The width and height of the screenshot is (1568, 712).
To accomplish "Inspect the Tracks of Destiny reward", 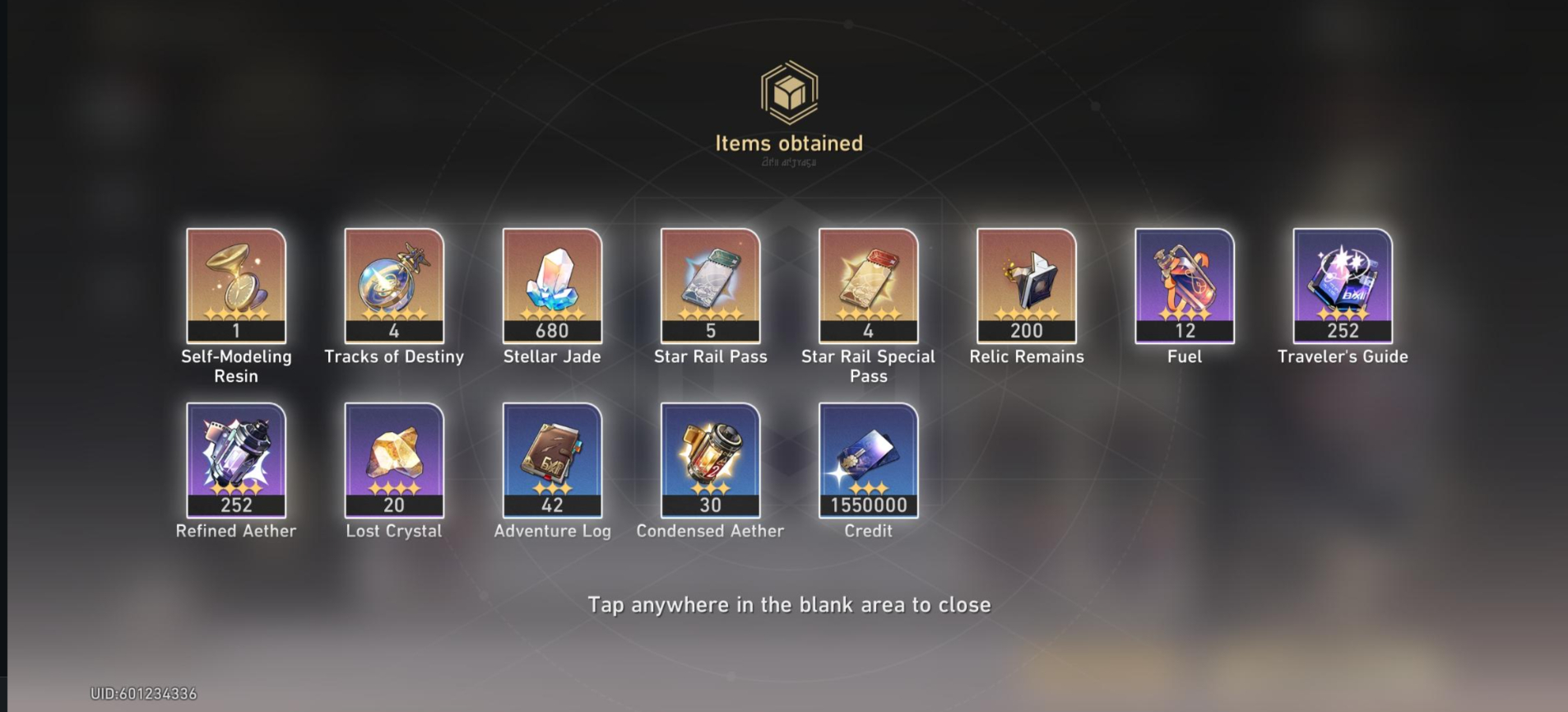I will [x=394, y=285].
